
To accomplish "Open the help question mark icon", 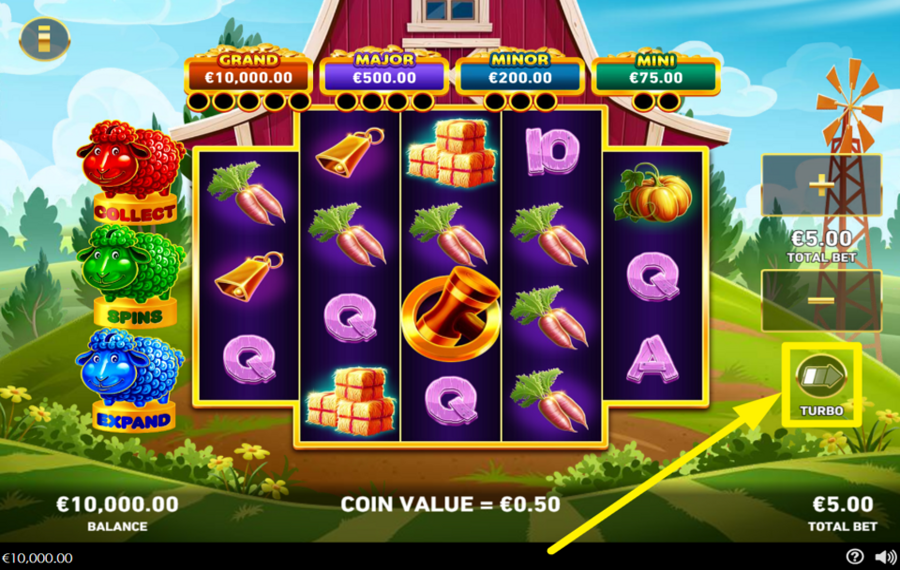I will pos(855,557).
